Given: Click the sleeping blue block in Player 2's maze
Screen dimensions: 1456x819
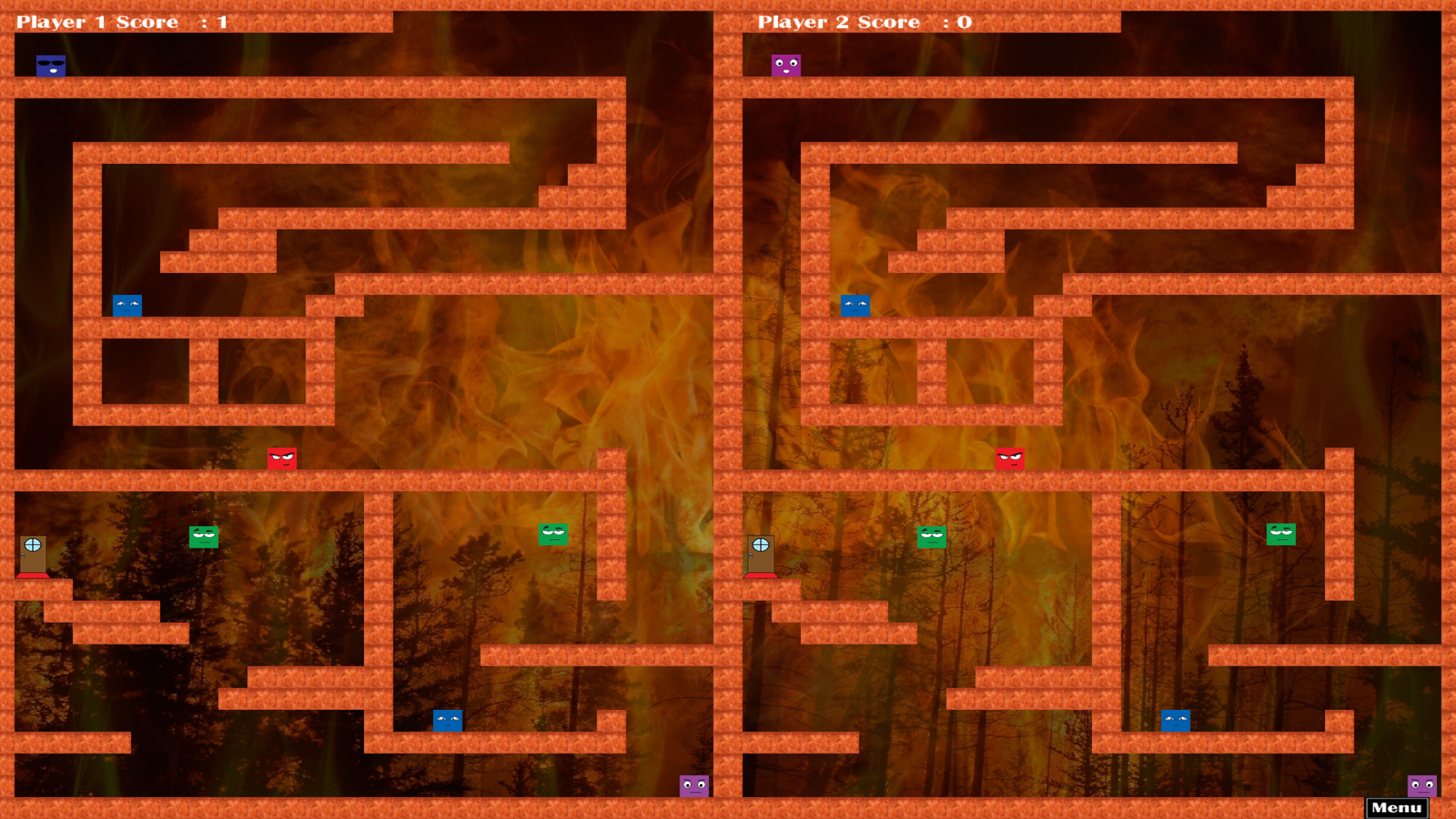Looking at the screenshot, I should point(854,306).
